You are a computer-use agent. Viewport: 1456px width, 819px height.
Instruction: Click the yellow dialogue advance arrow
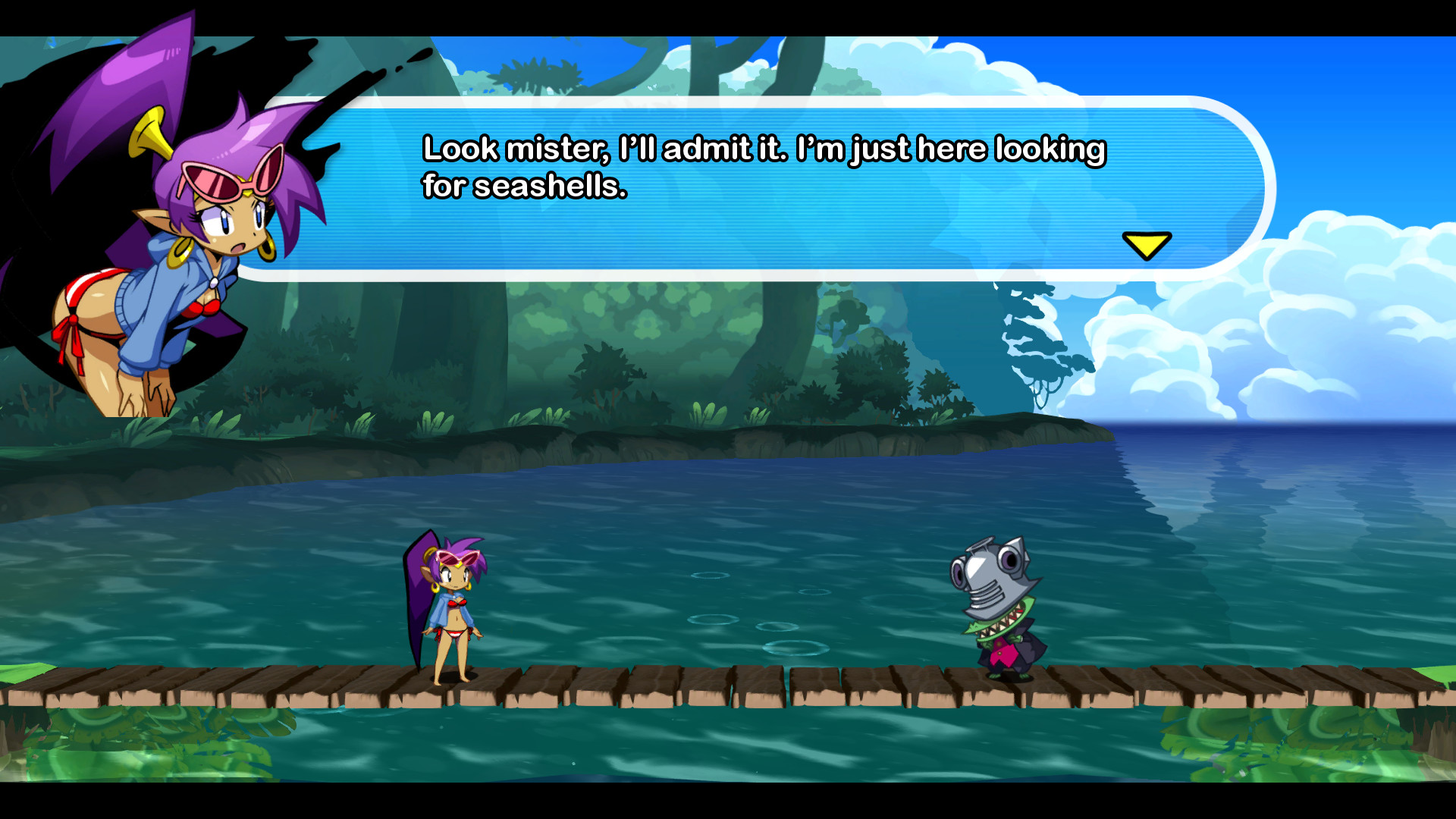pos(1147,246)
